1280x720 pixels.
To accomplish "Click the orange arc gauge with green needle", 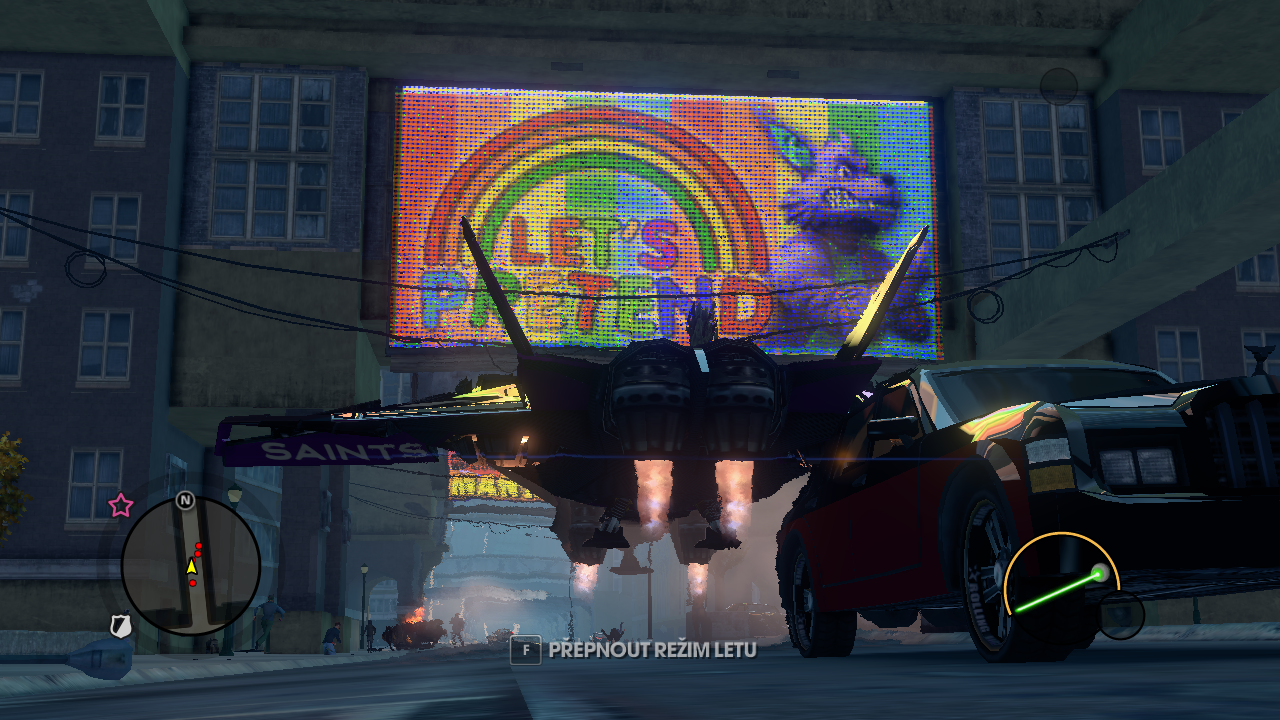I will 1060,577.
